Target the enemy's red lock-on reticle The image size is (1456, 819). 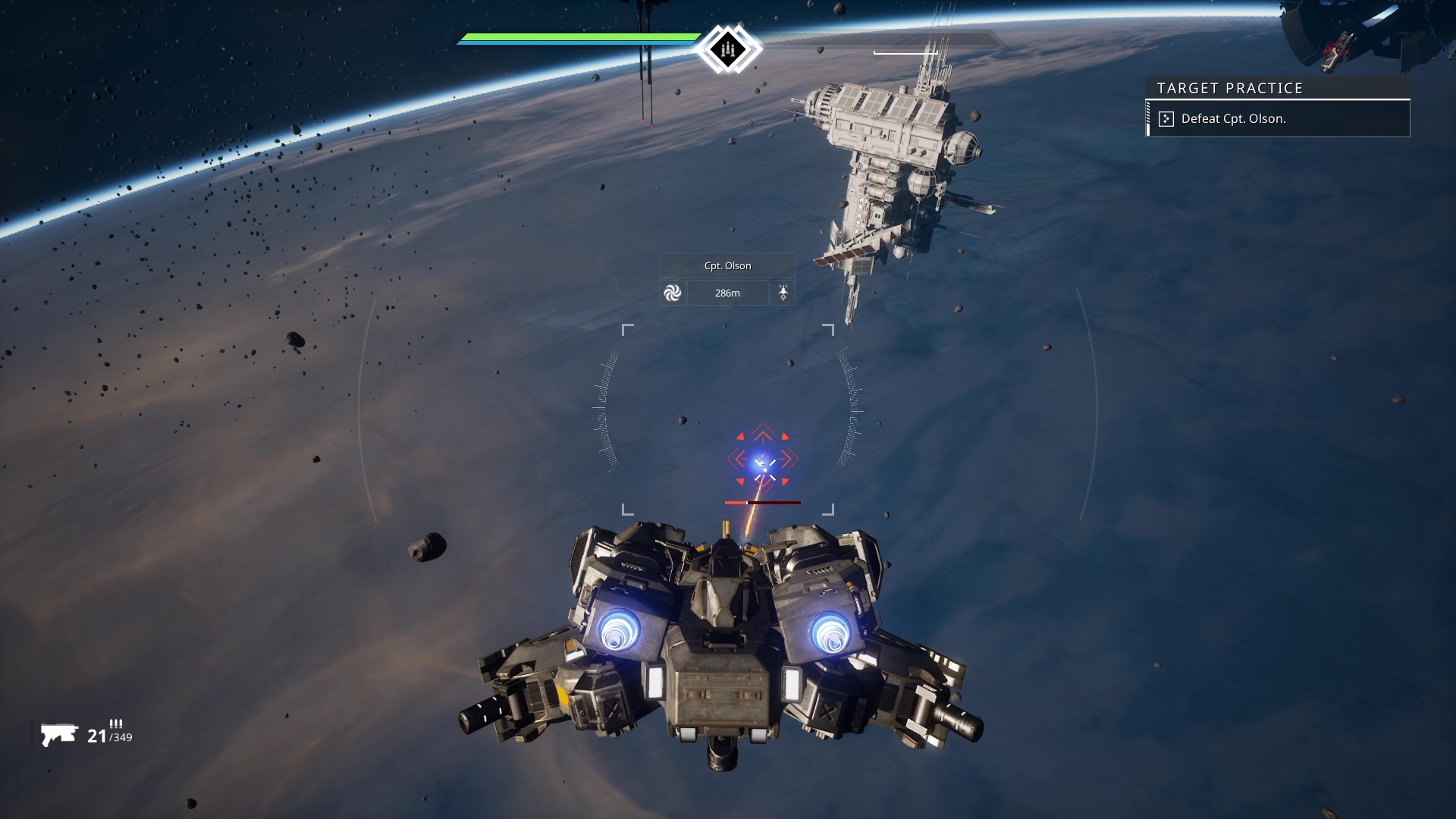point(763,460)
